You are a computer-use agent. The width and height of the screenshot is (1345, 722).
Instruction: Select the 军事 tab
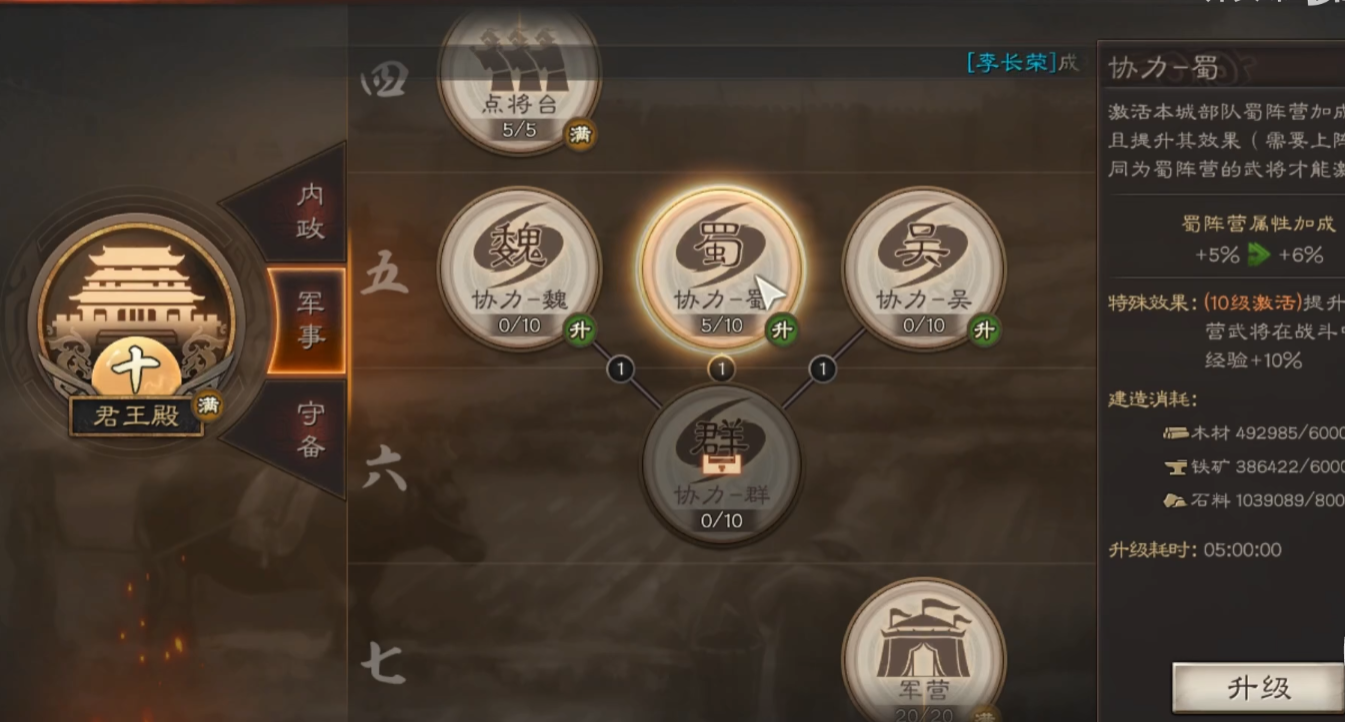click(309, 320)
